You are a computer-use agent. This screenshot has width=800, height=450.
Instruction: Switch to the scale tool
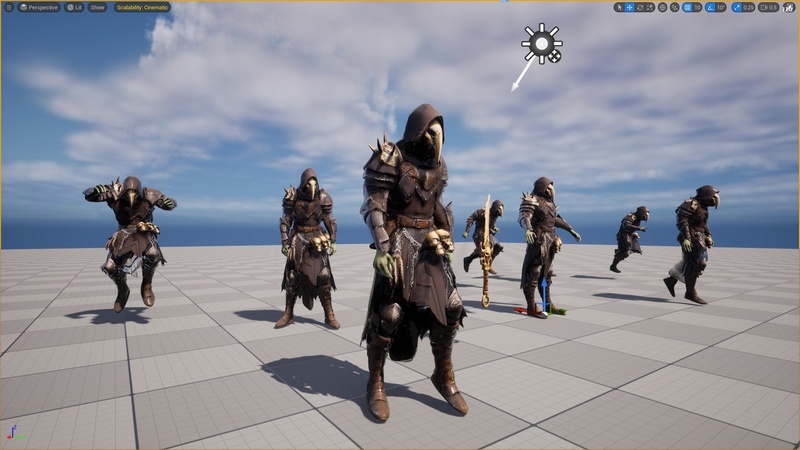click(651, 7)
